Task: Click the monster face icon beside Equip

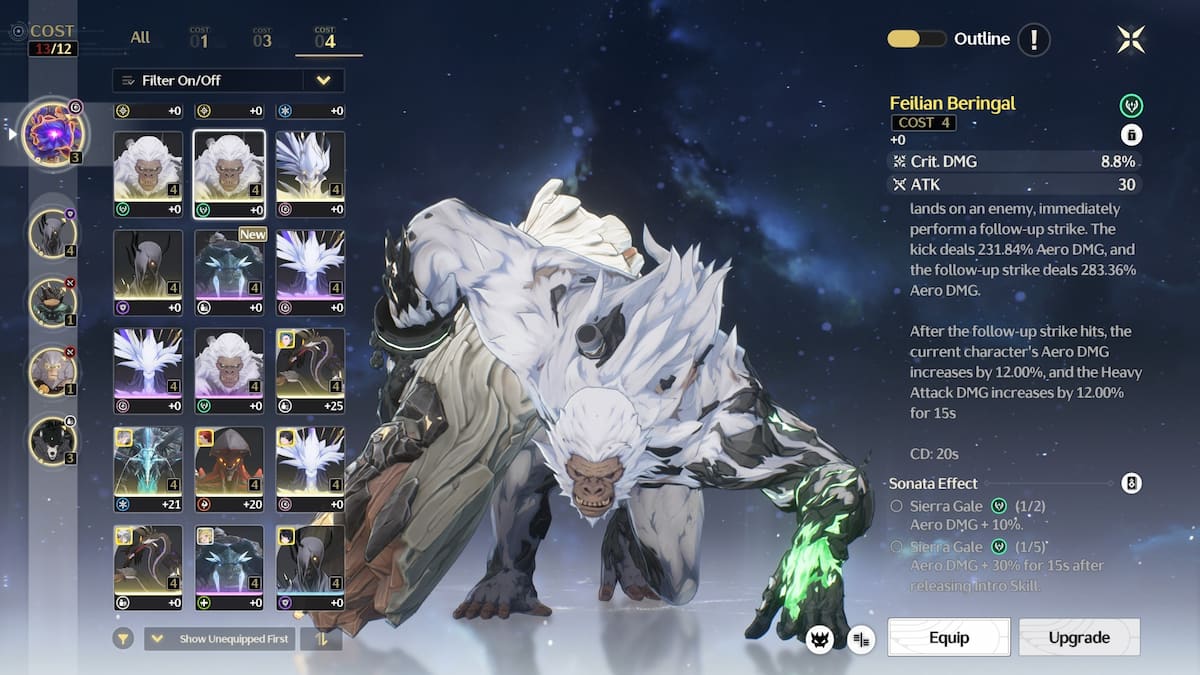Action: [821, 638]
